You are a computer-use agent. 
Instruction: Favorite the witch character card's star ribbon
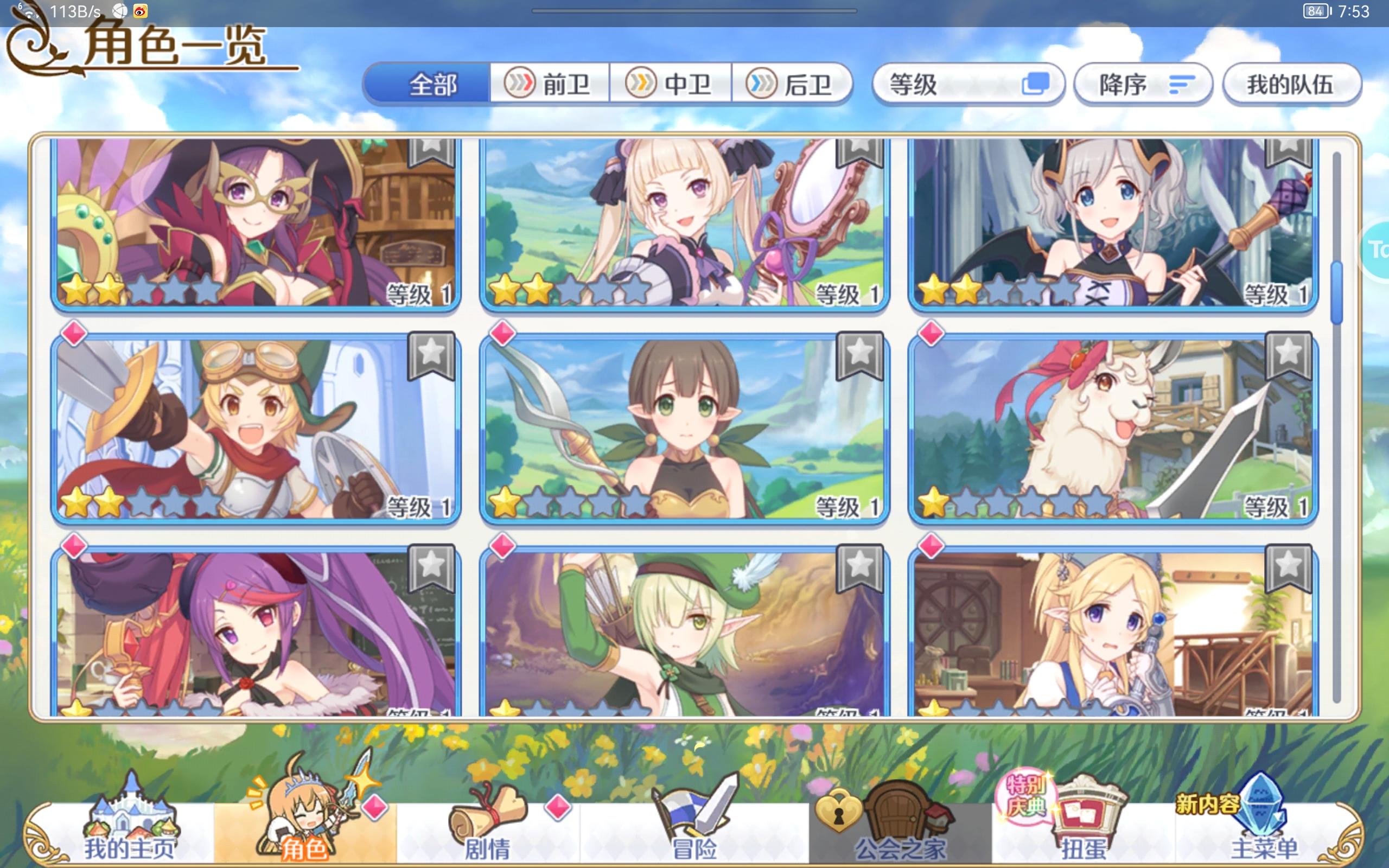pyautogui.click(x=434, y=155)
